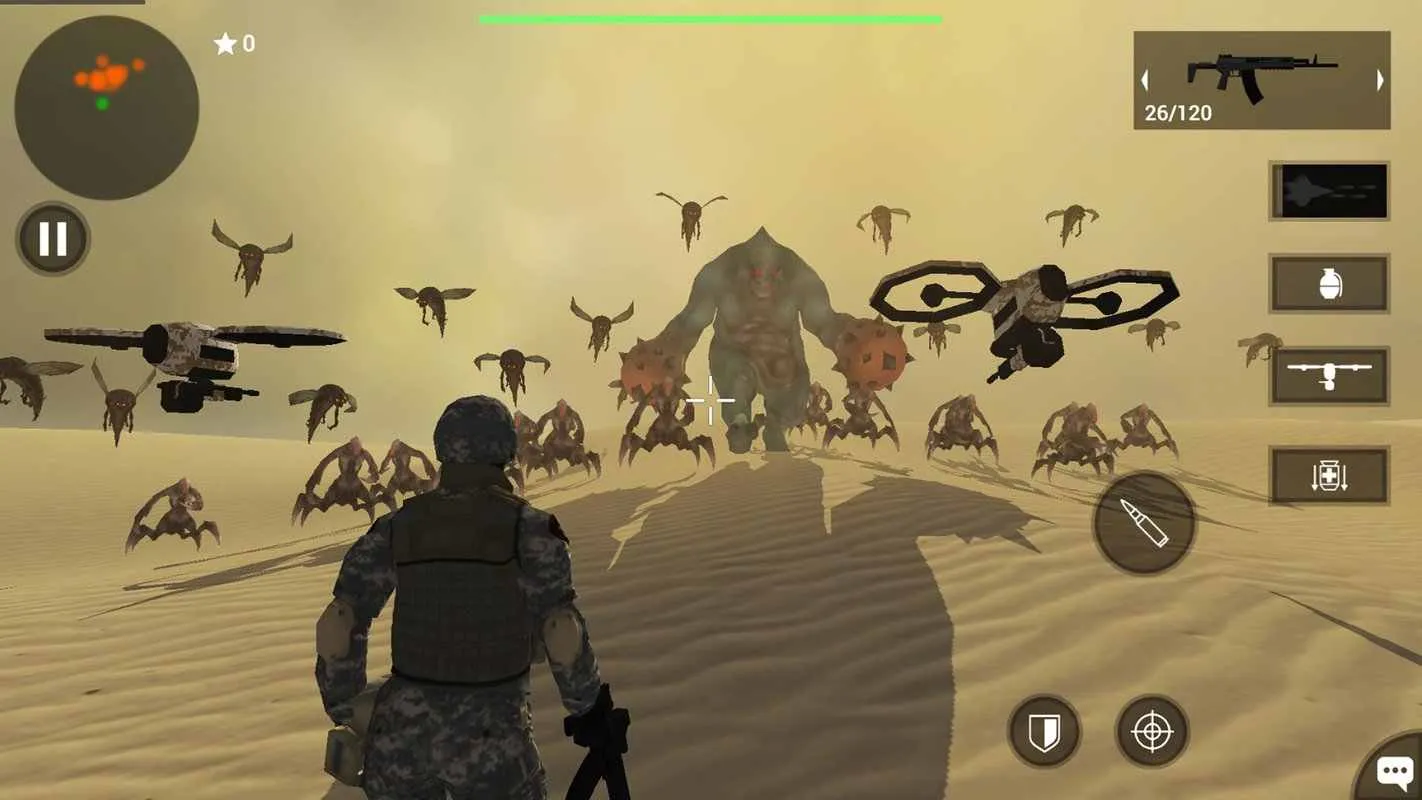Expand the weapon selection panel

pos(1260,80)
